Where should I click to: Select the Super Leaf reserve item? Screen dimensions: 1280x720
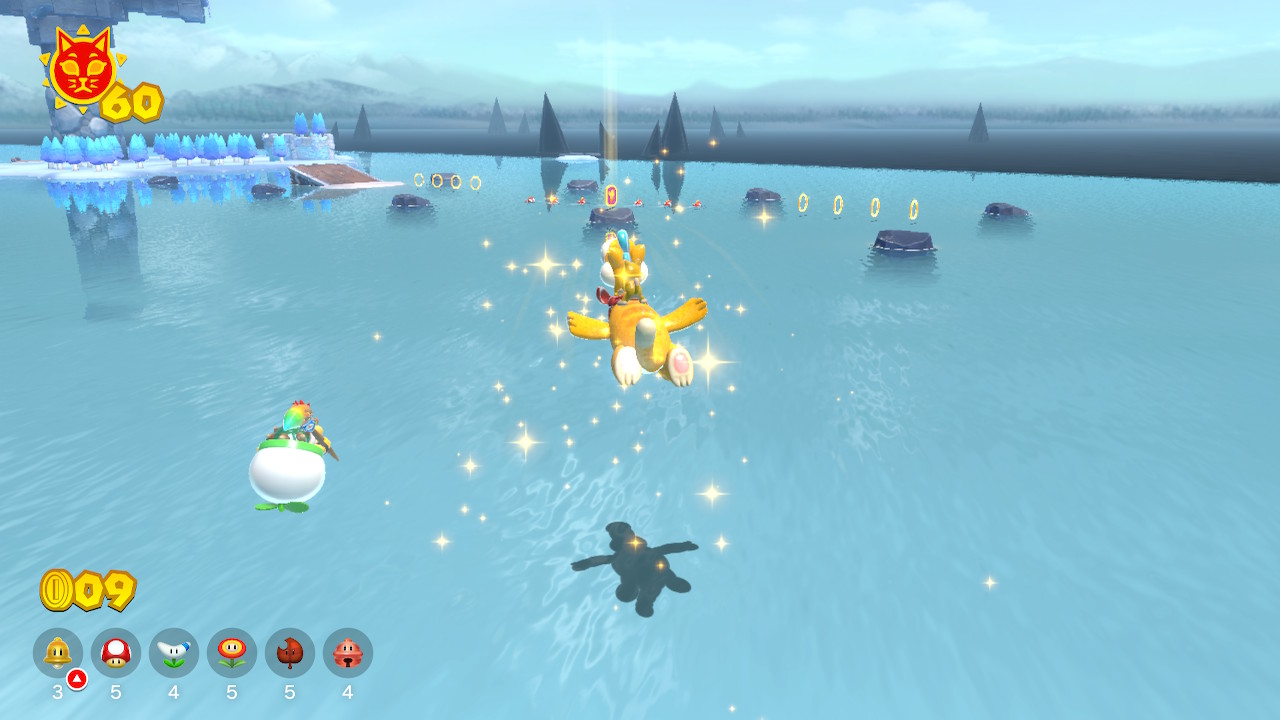click(290, 653)
